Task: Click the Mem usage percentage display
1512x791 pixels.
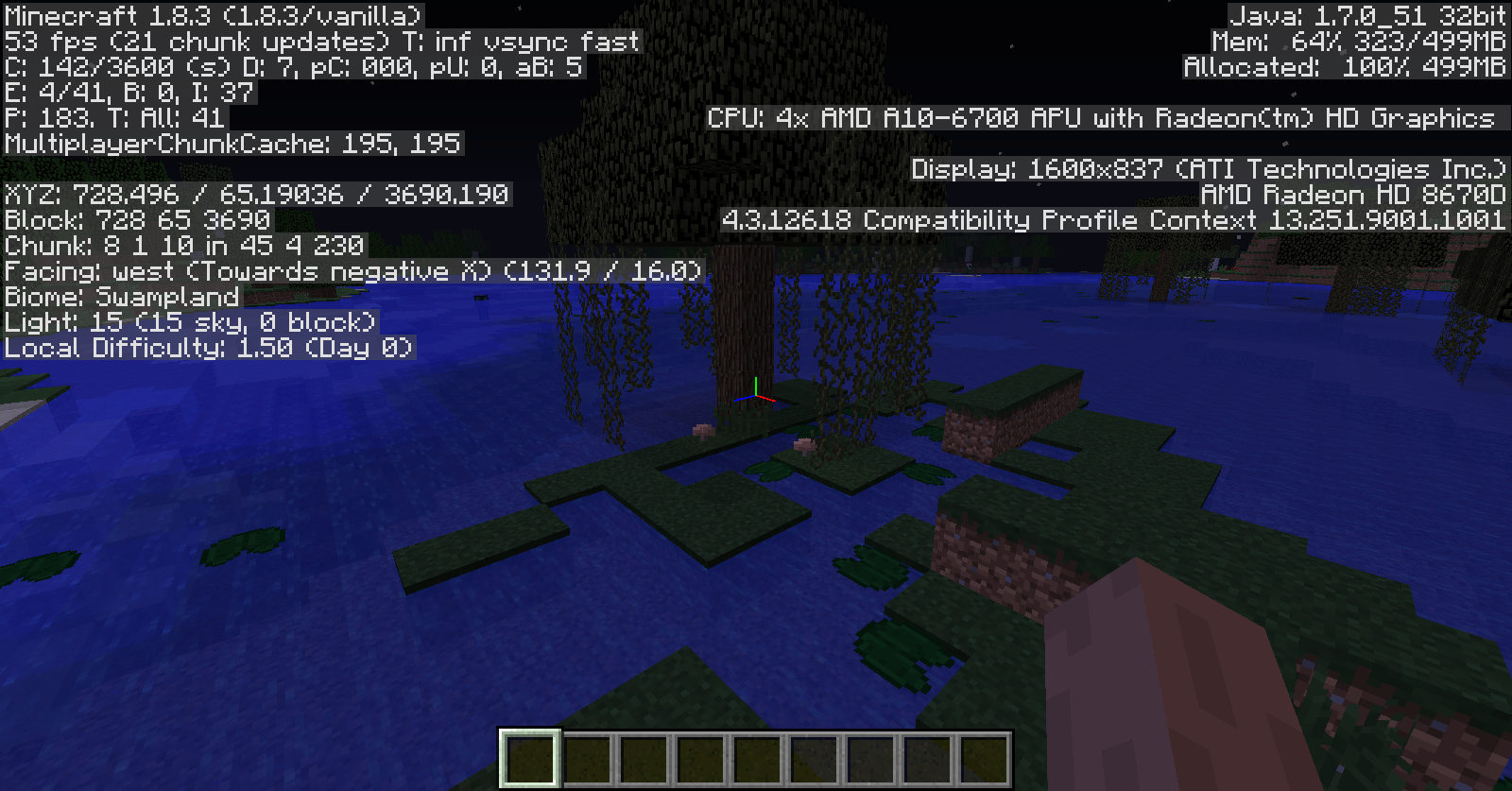Action: point(1361,41)
